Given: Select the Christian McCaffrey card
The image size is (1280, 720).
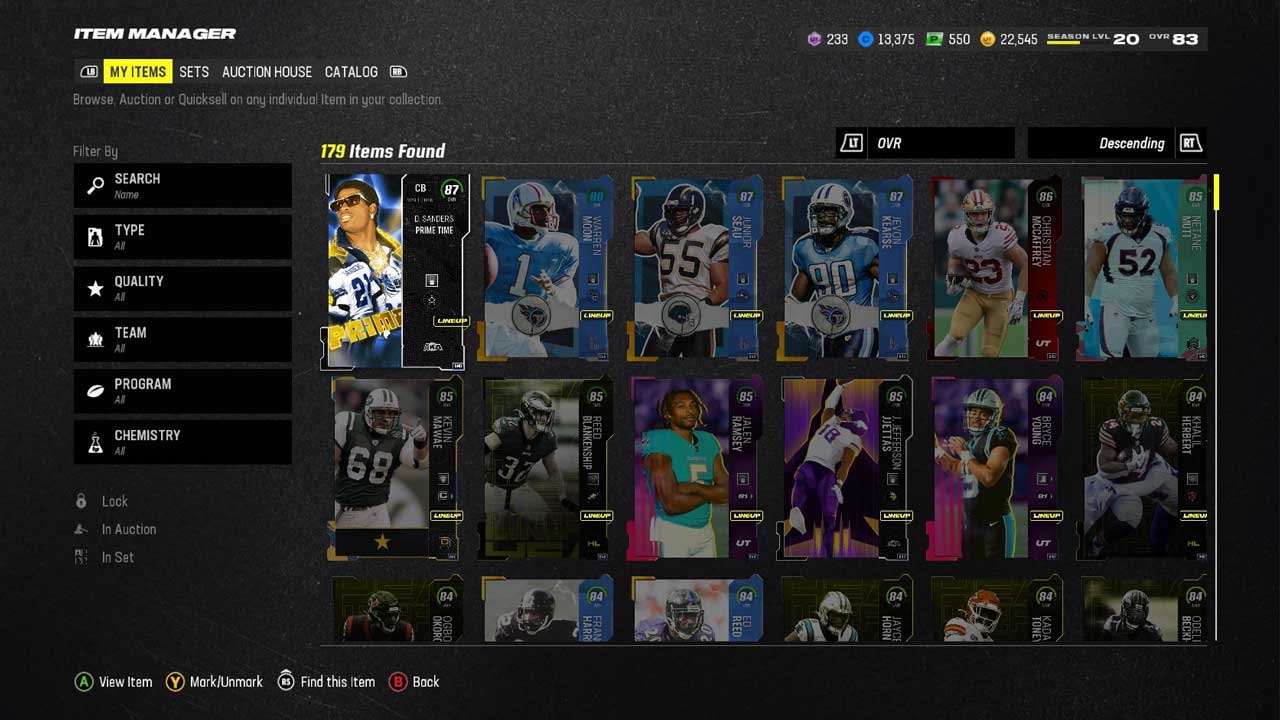Looking at the screenshot, I should pos(996,268).
